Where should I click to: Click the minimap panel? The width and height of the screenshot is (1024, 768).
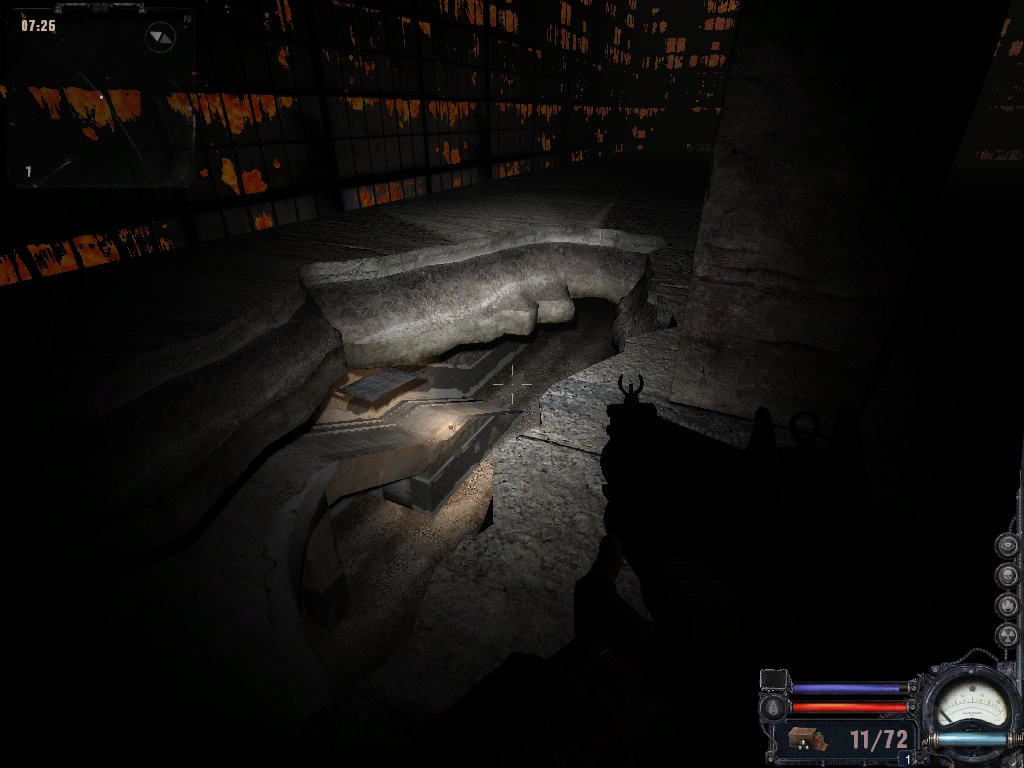pos(98,98)
